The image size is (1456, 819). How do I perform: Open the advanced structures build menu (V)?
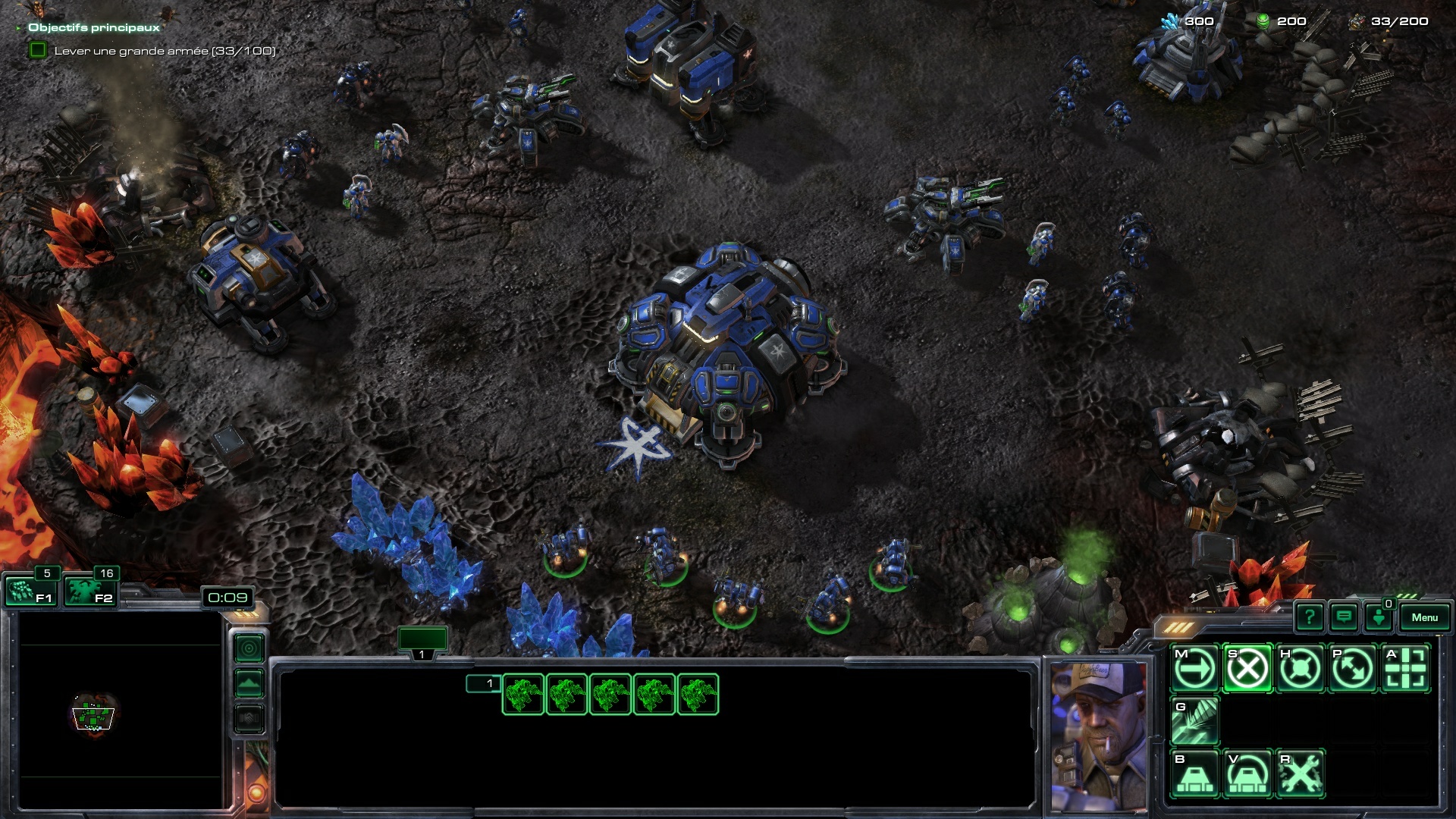[1247, 773]
